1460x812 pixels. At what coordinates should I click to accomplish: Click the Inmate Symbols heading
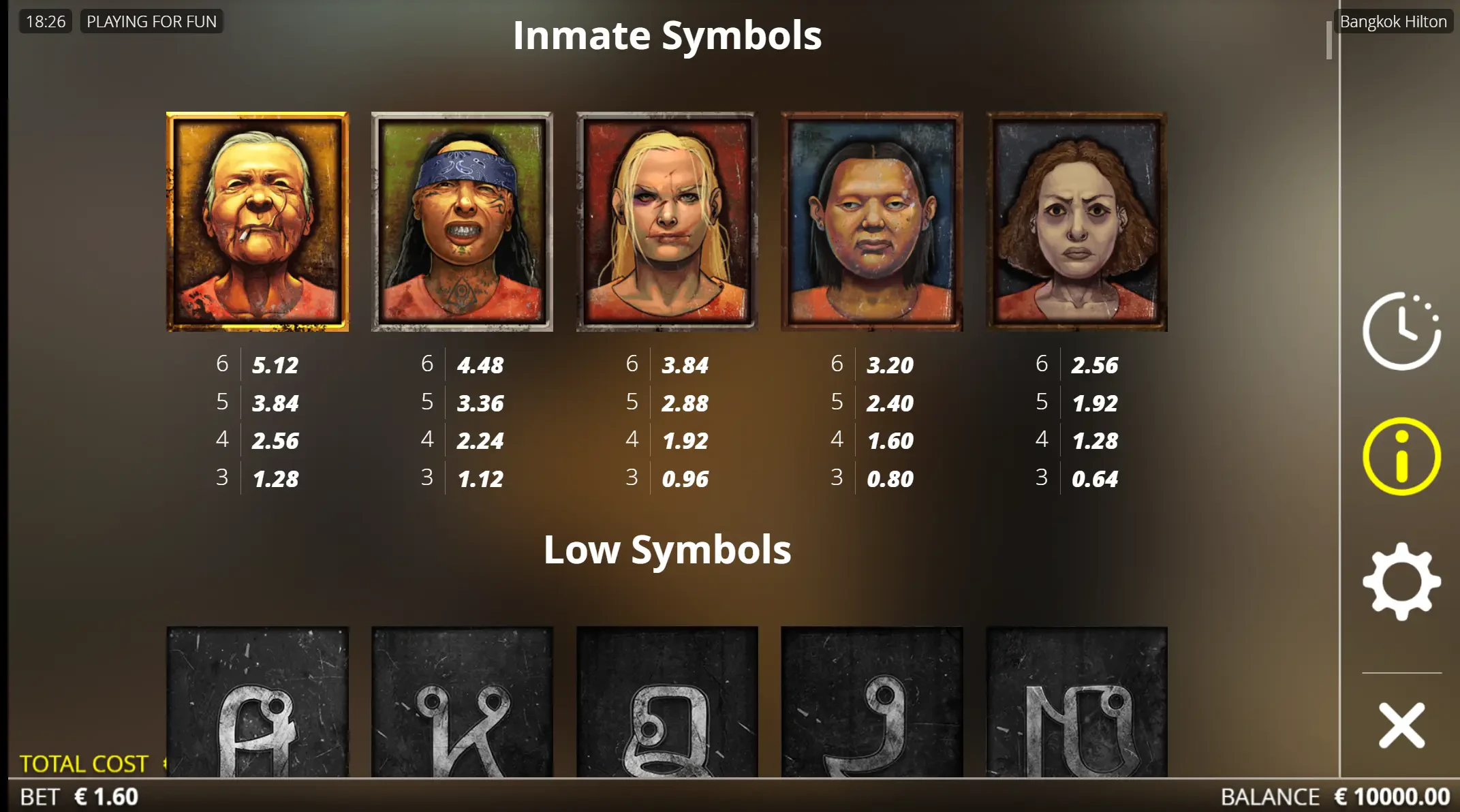coord(667,34)
